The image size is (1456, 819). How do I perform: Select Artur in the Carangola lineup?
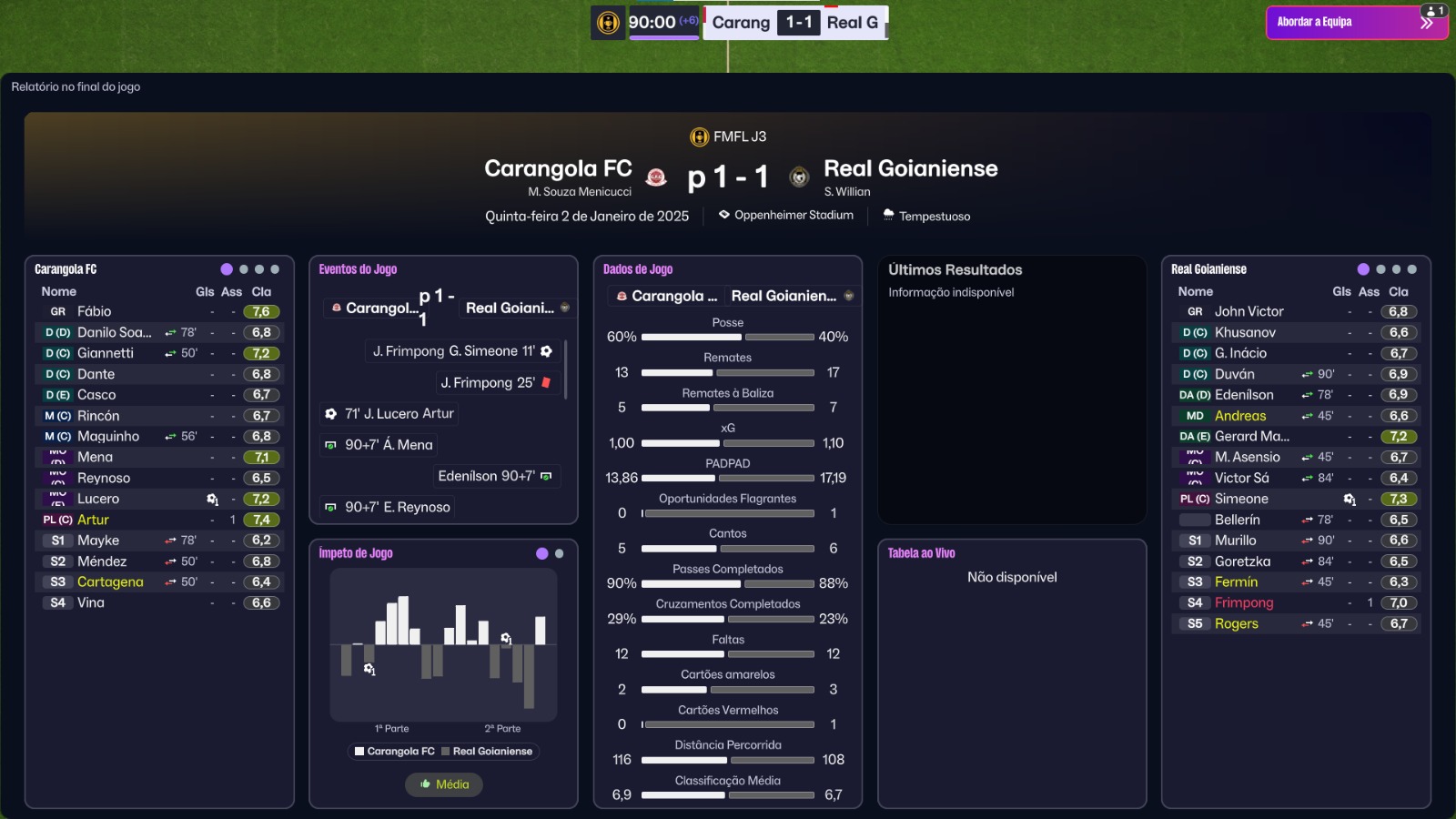[93, 520]
